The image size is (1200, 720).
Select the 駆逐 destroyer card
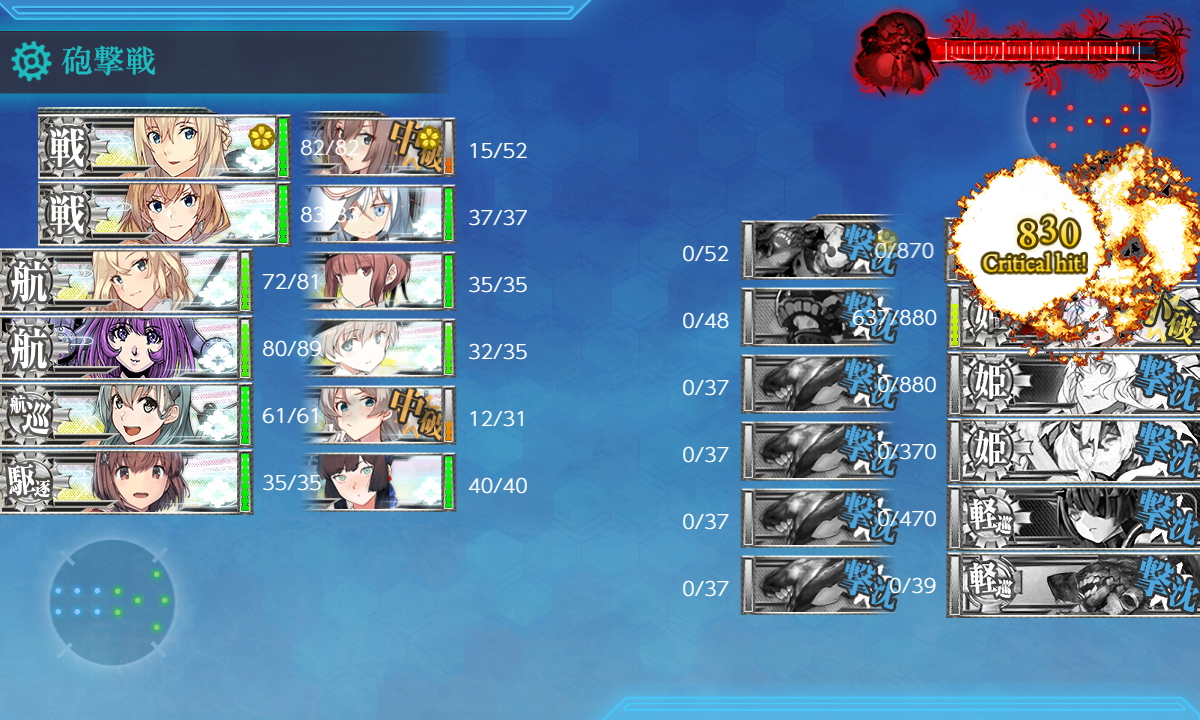coord(125,482)
